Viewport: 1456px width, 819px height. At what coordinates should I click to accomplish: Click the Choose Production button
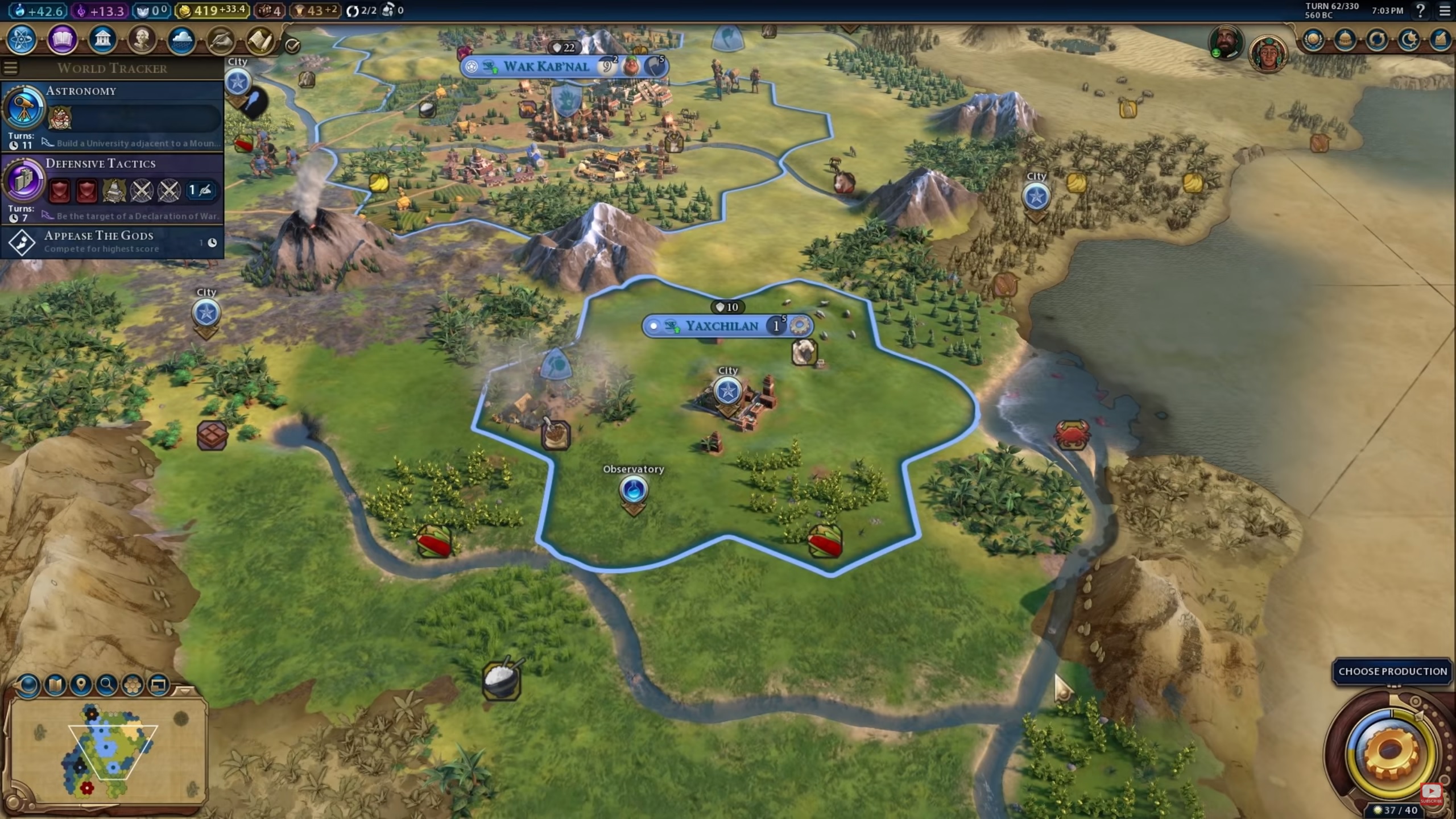click(x=1392, y=672)
